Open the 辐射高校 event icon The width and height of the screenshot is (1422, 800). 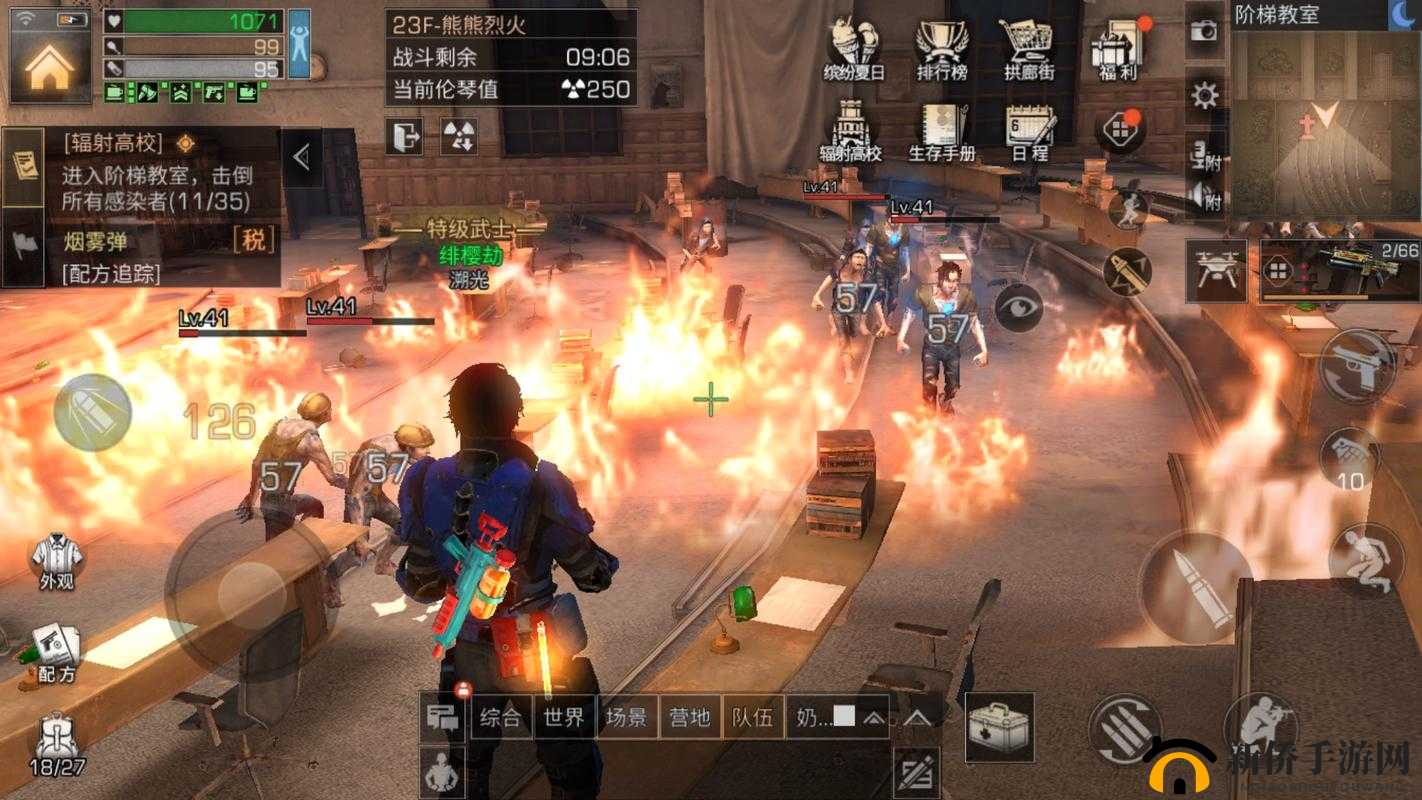point(851,132)
